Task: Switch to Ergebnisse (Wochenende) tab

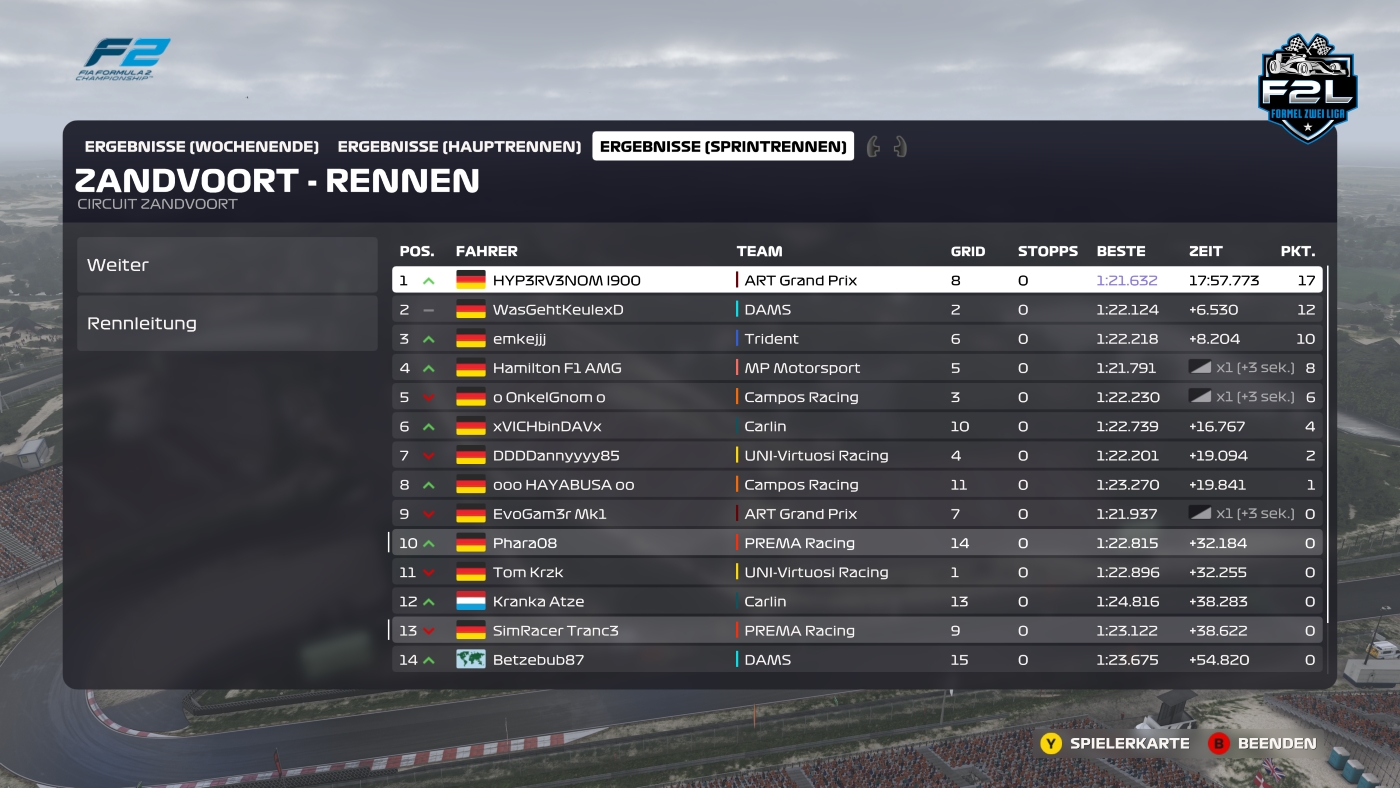Action: 201,147
